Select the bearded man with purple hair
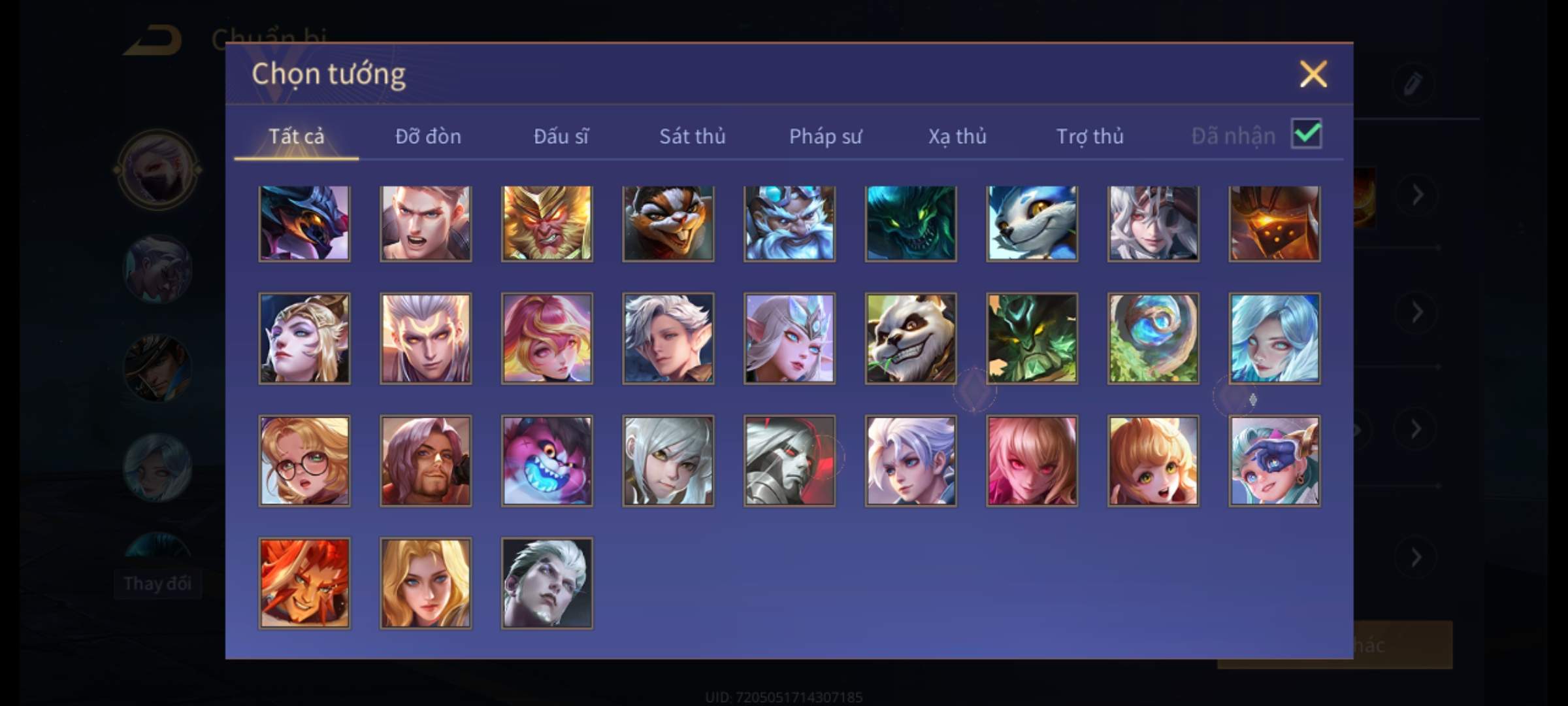 tap(425, 461)
